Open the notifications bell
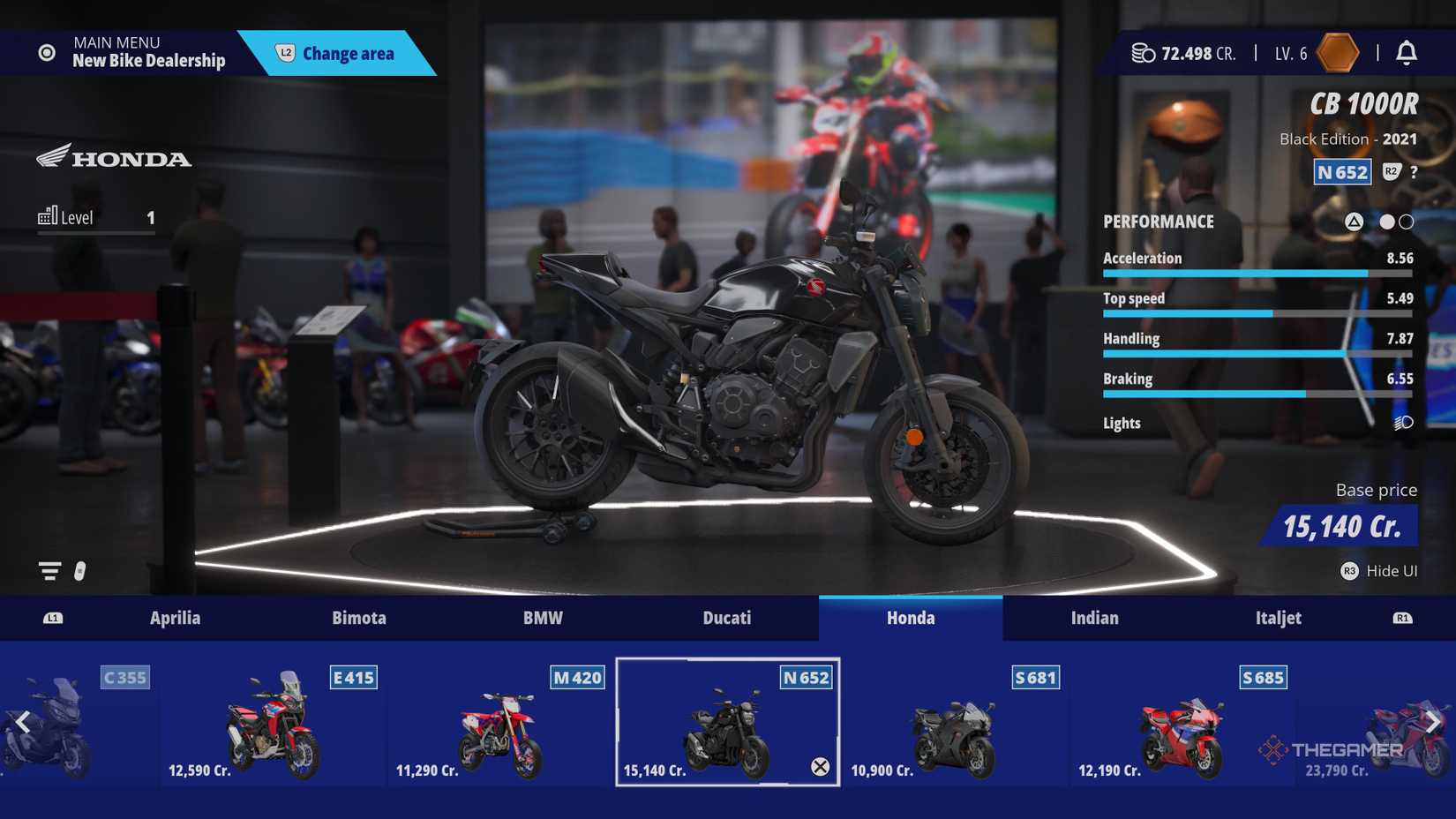This screenshot has height=819, width=1456. click(x=1408, y=53)
